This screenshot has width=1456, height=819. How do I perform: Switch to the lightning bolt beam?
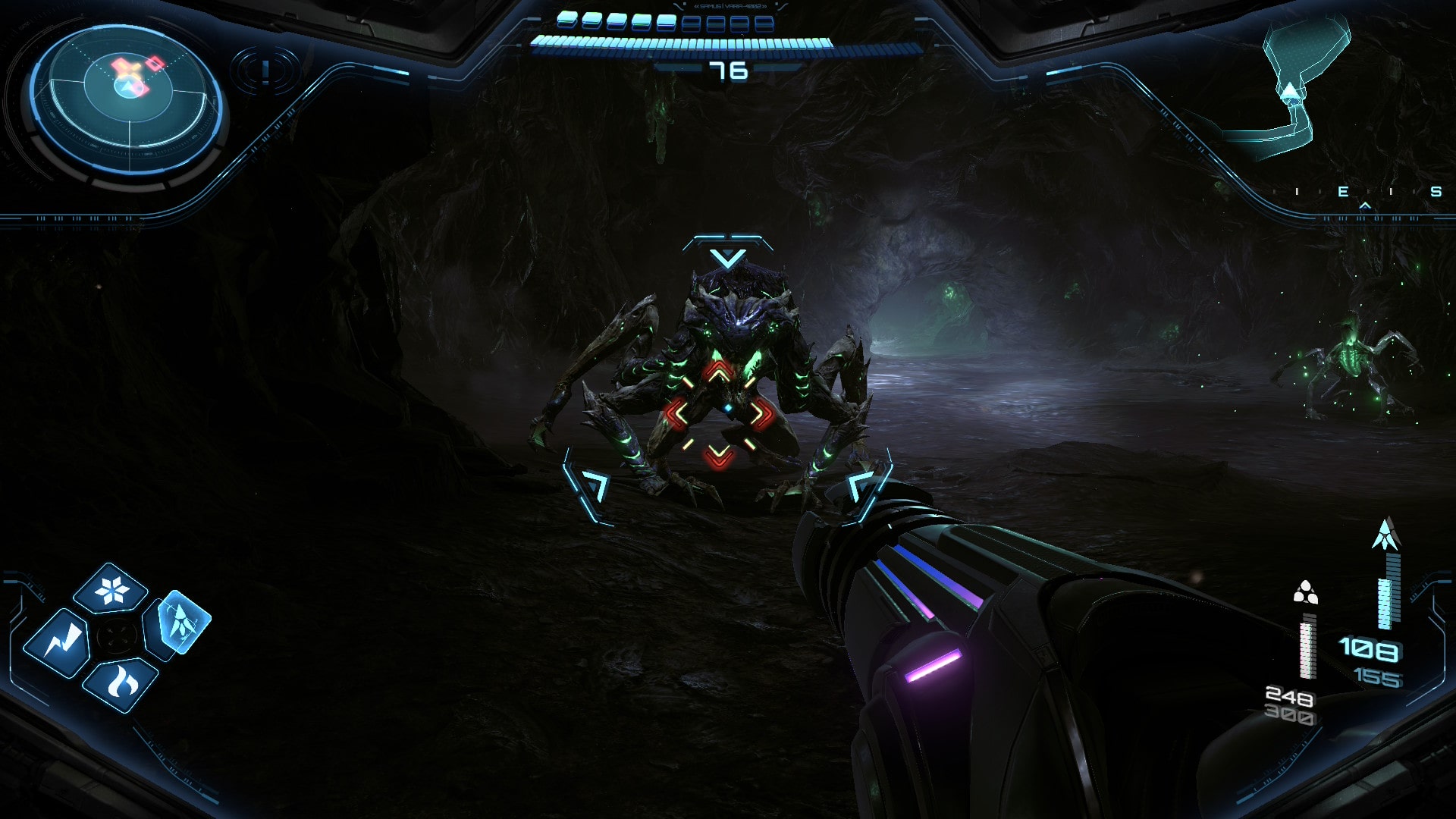(58, 643)
